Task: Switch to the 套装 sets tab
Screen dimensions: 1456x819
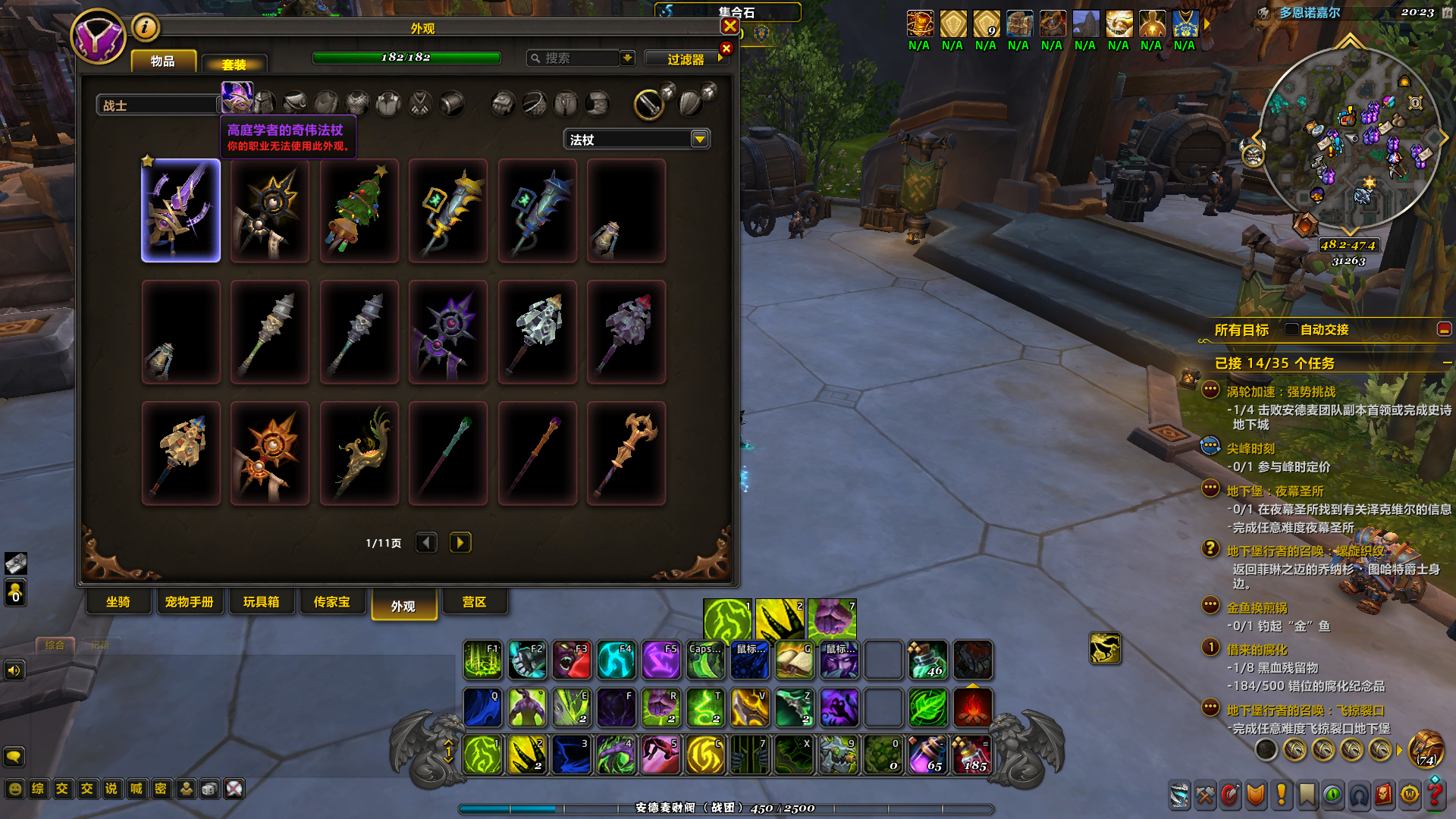Action: point(234,64)
